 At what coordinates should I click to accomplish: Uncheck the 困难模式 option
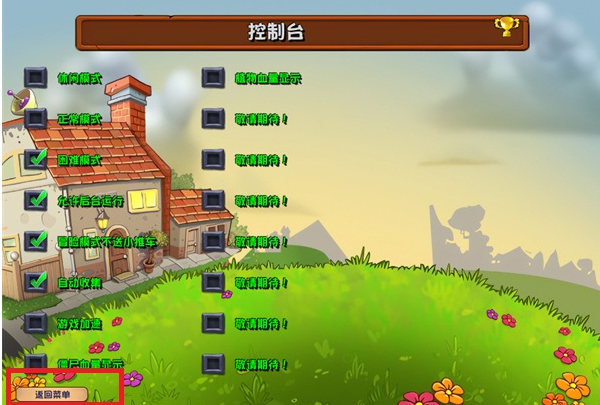coord(36,159)
